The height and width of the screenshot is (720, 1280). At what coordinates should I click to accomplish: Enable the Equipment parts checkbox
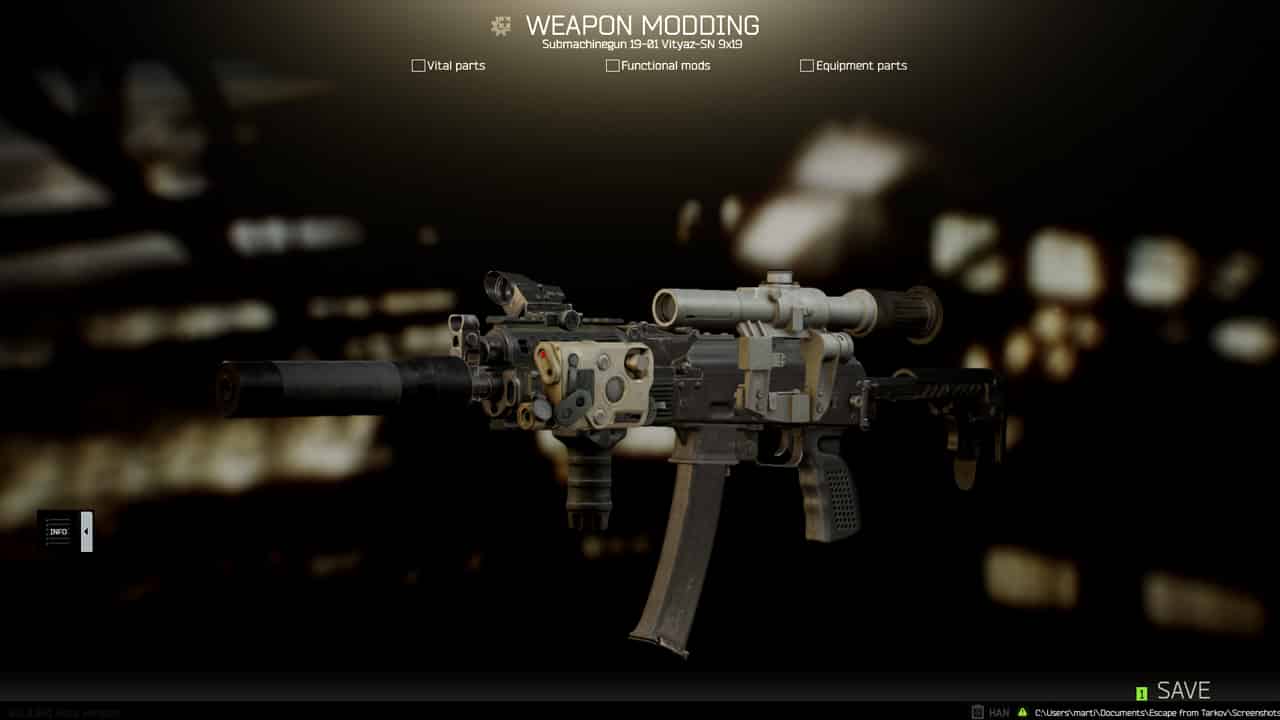pos(806,65)
